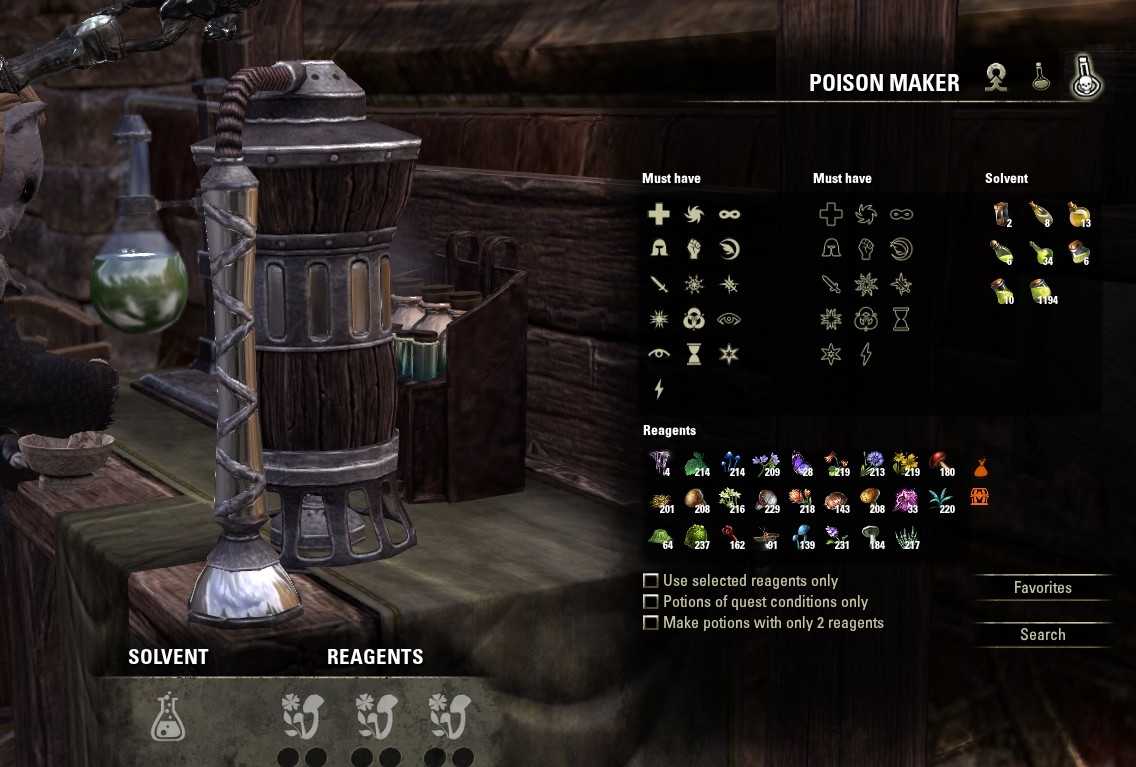
Task: Choose the purple butterfly wing reagent
Action: click(x=800, y=464)
